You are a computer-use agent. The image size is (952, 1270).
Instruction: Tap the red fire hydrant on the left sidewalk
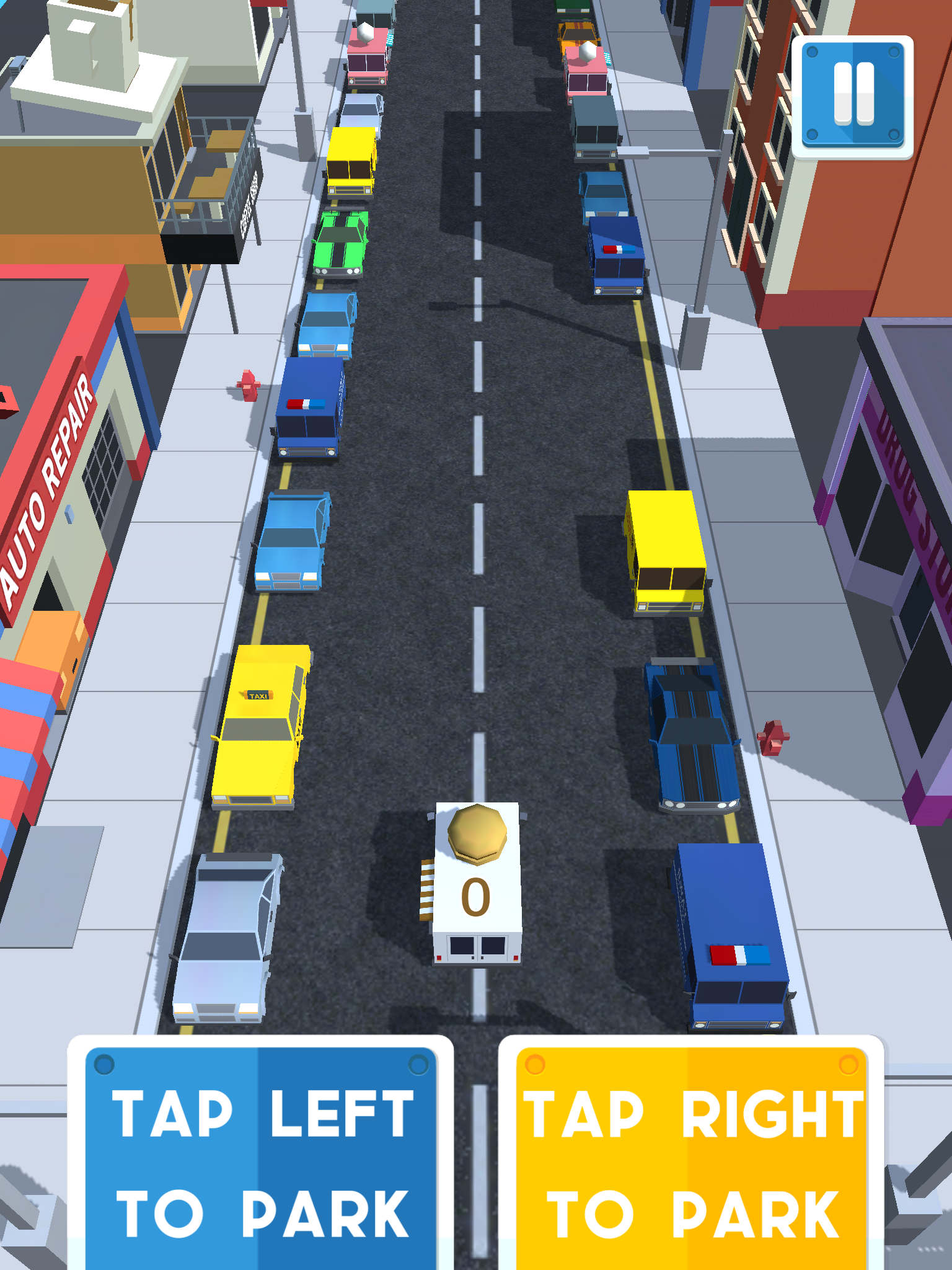[x=250, y=384]
